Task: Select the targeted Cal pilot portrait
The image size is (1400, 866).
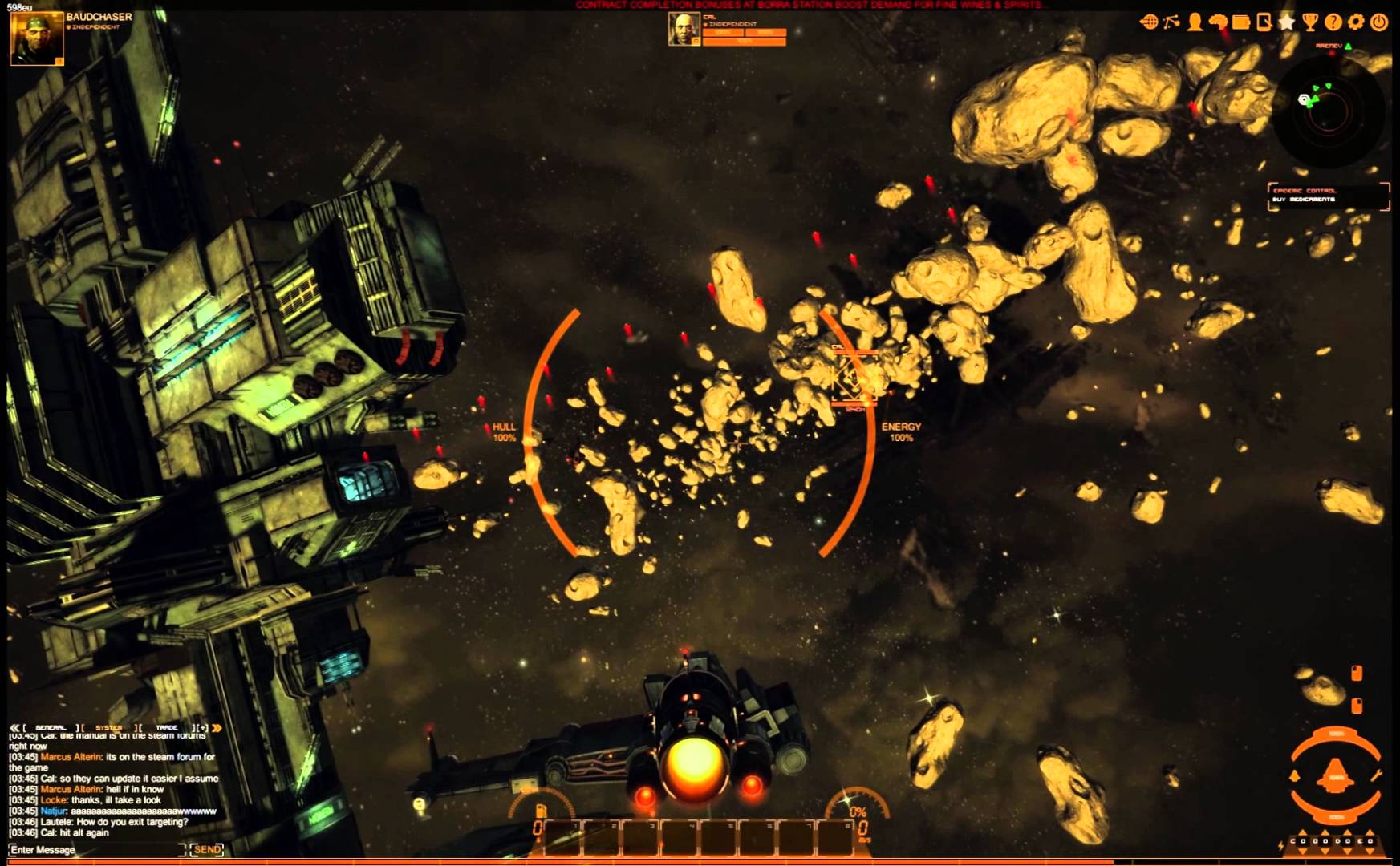Action: (684, 30)
